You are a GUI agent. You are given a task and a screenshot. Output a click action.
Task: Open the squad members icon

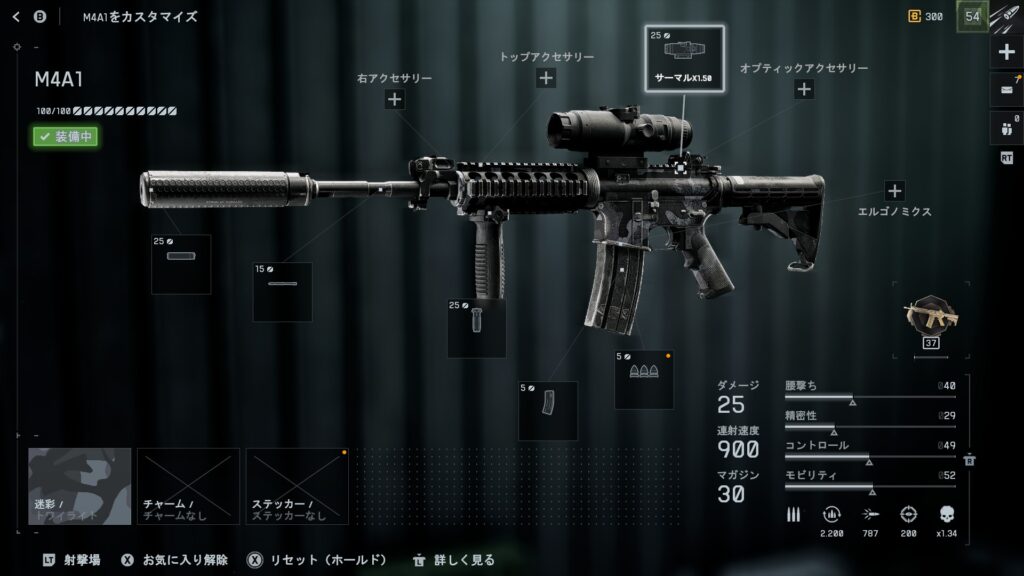[x=1006, y=127]
